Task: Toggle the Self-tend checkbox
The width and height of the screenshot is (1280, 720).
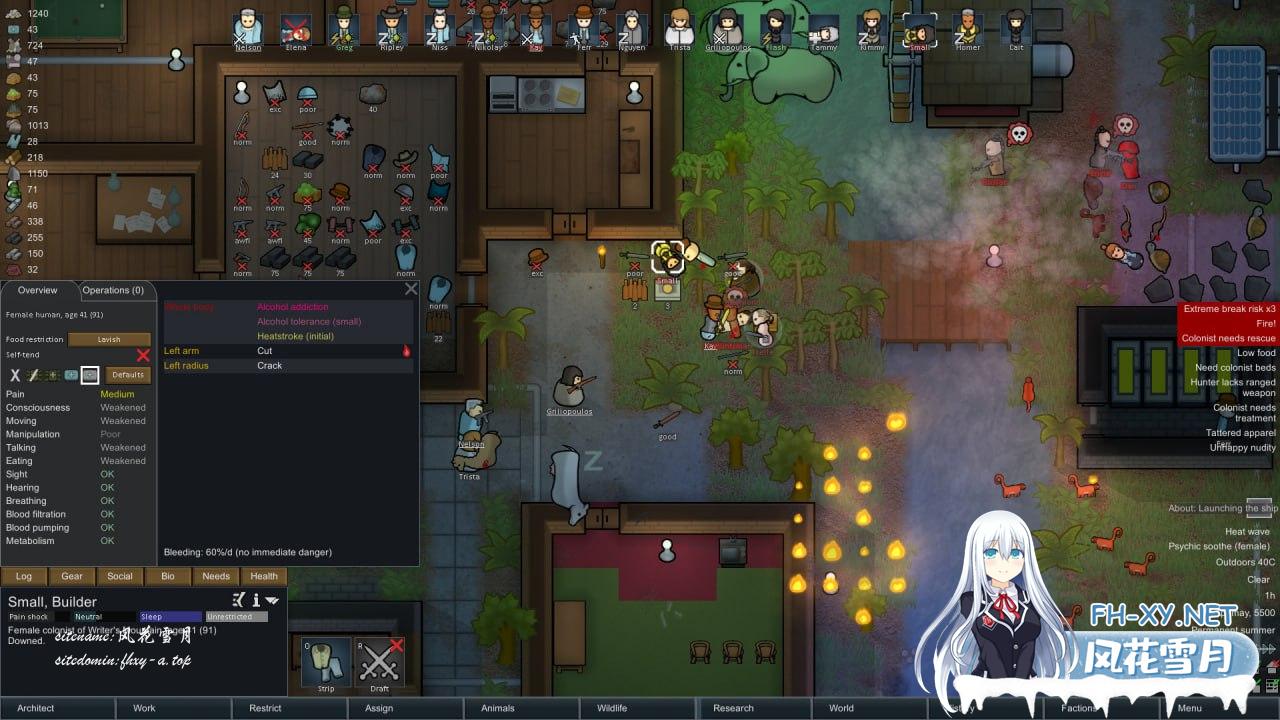Action: pos(143,355)
